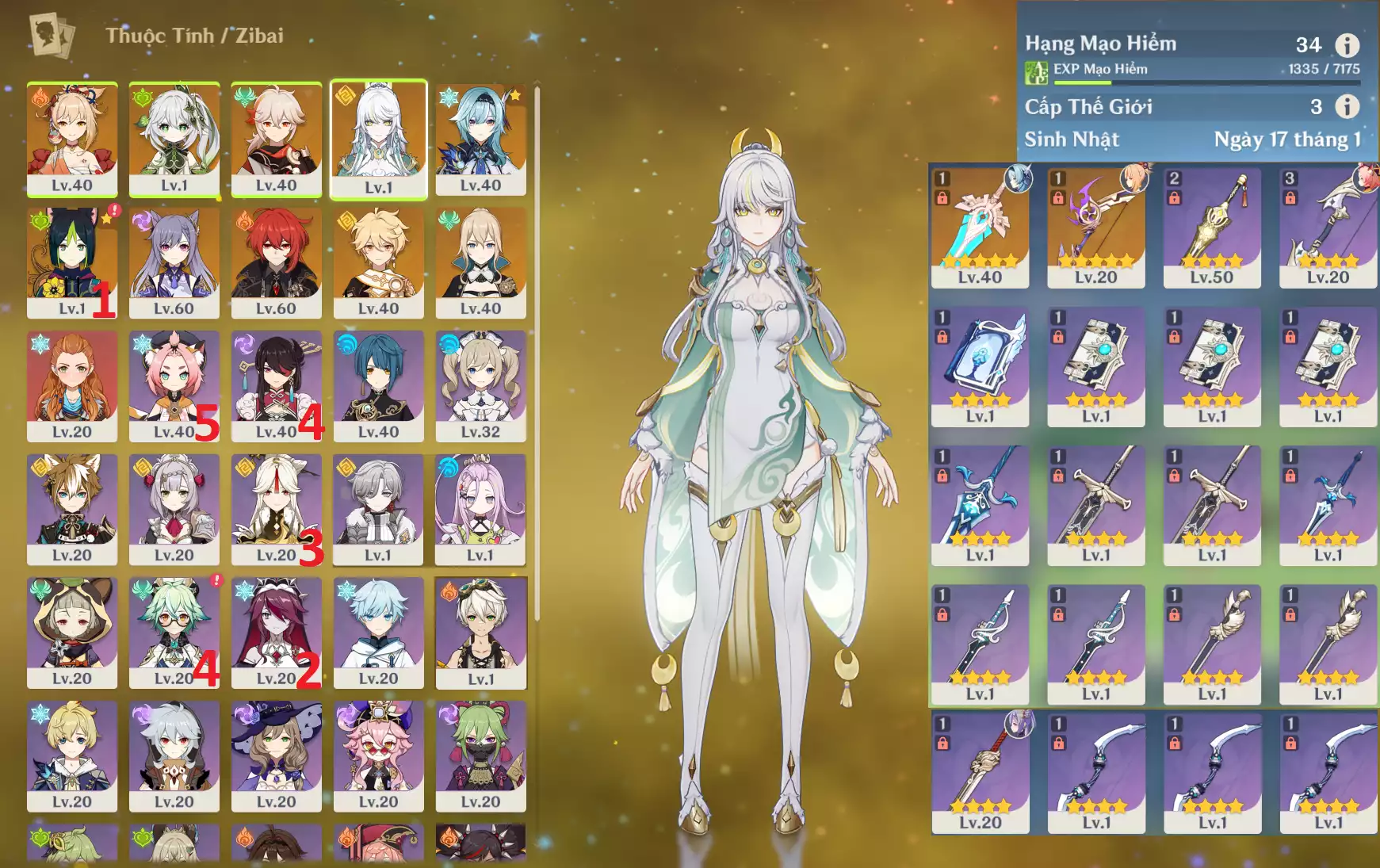1380x868 pixels.
Task: Choose Jean from the roster
Action: (480, 262)
